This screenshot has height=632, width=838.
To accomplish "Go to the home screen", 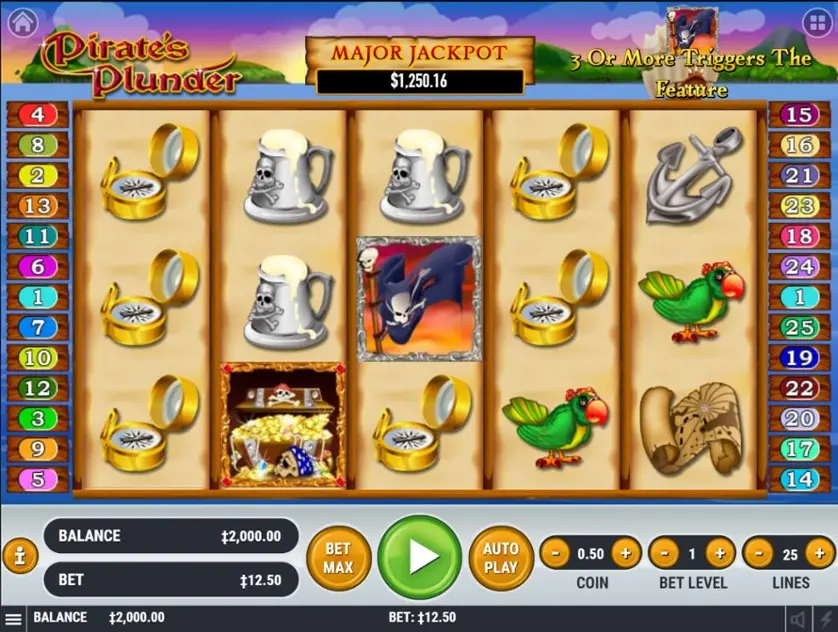I will tap(21, 21).
